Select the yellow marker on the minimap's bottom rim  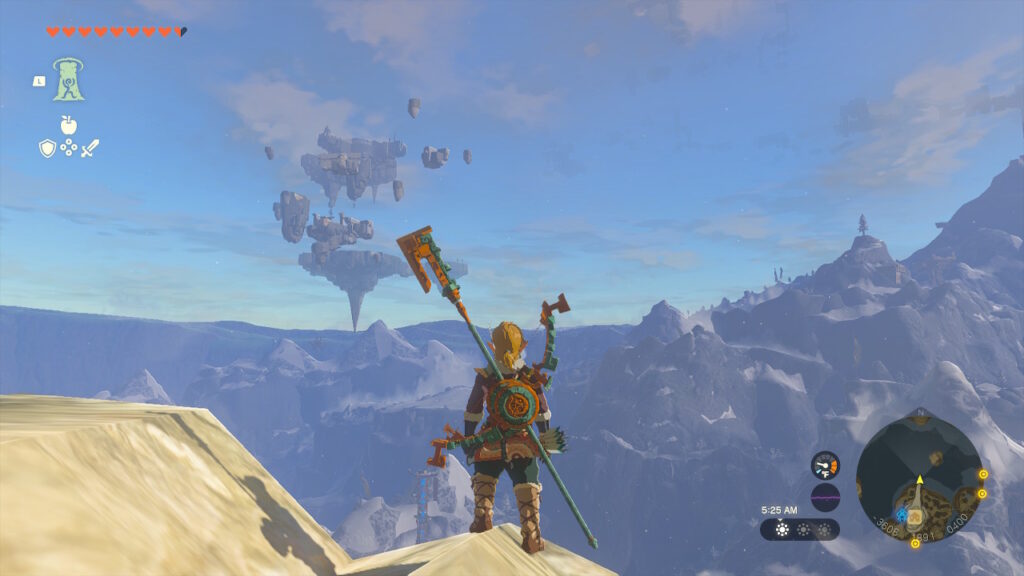tap(915, 544)
